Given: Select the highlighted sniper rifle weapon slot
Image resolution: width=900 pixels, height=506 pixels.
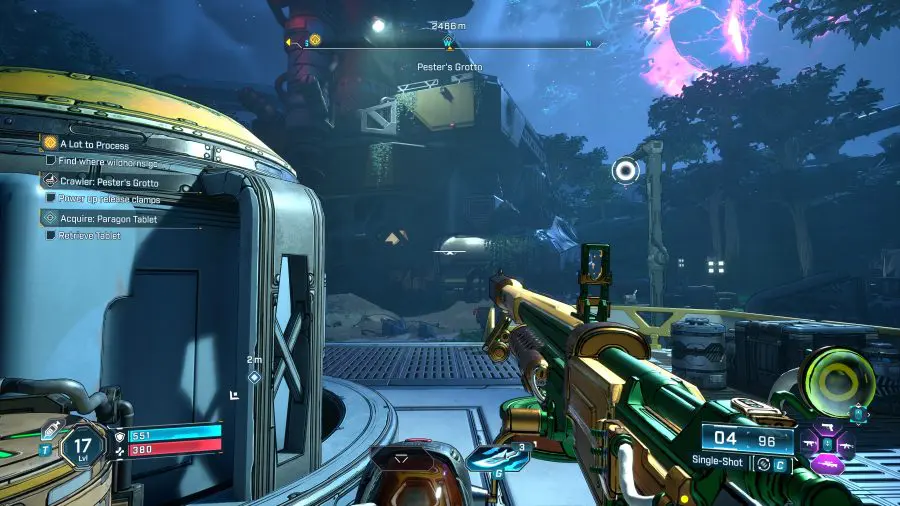Looking at the screenshot, I should coord(830,463).
